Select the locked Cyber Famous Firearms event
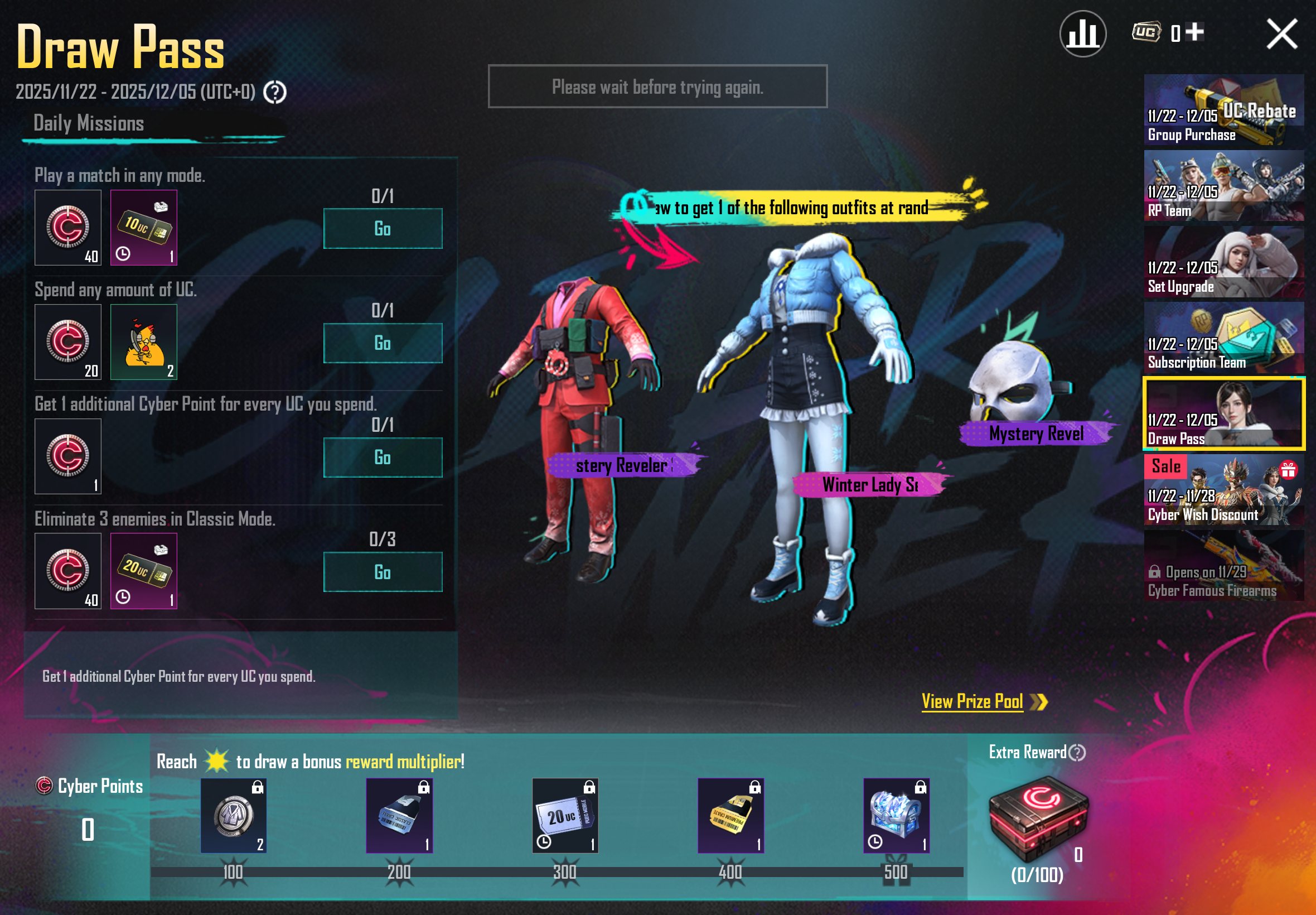 pyautogui.click(x=1224, y=566)
